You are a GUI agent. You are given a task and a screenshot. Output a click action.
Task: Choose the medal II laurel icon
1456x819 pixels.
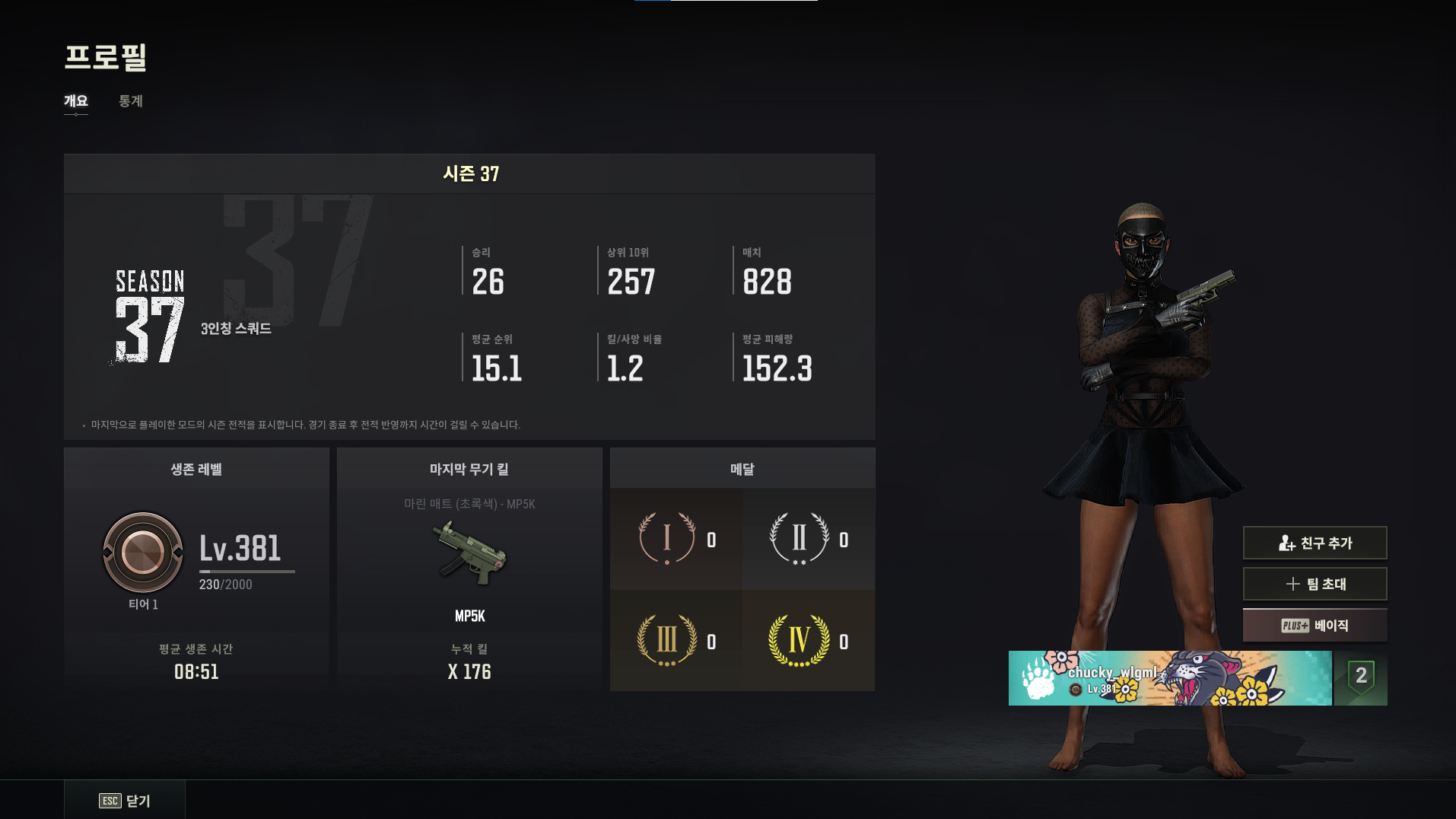(x=799, y=538)
